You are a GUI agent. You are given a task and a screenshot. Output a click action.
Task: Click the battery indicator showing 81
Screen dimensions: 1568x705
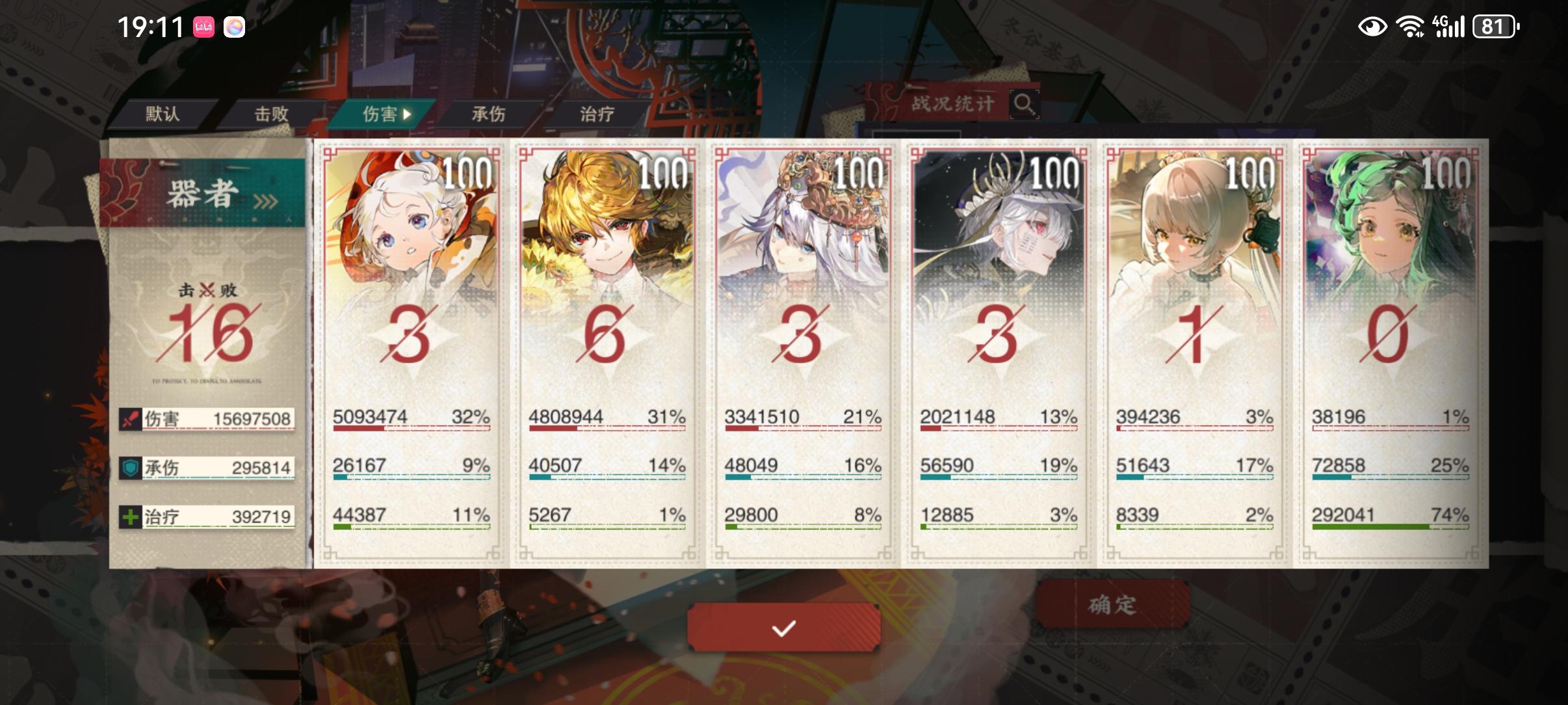point(1494,27)
